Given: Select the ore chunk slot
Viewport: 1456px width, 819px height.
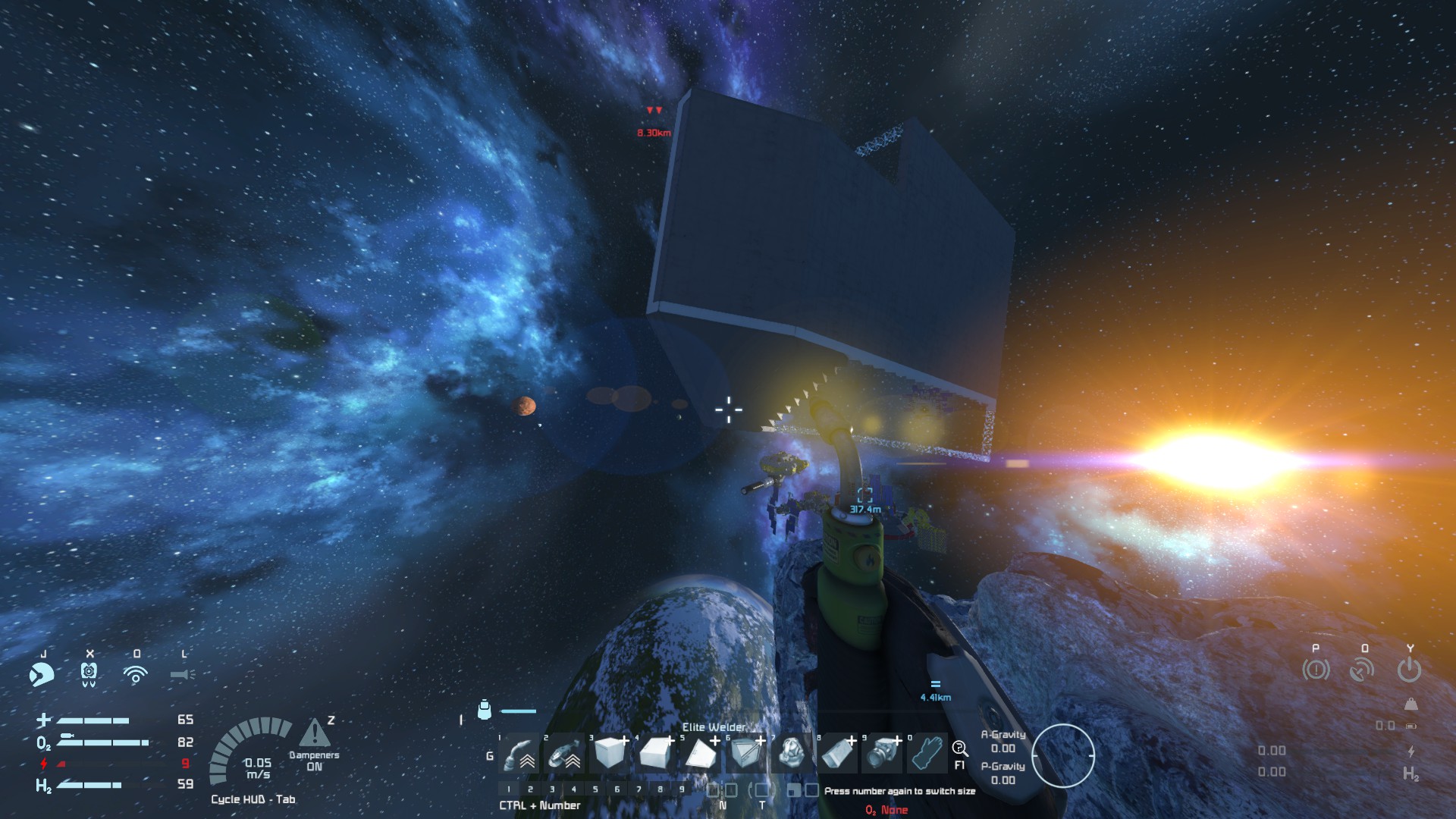Looking at the screenshot, I should point(792,753).
